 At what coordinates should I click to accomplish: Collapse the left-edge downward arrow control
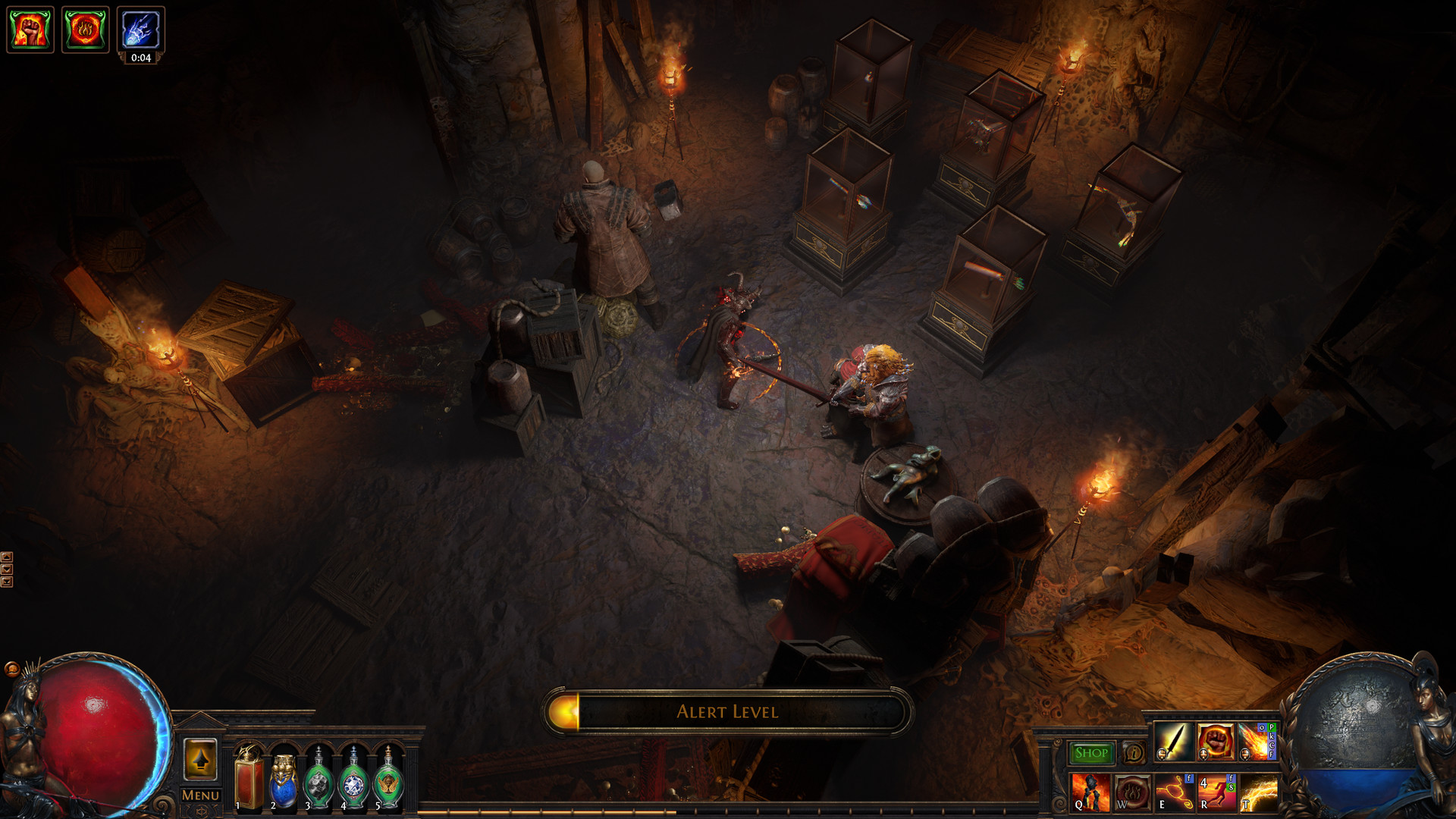click(x=7, y=569)
